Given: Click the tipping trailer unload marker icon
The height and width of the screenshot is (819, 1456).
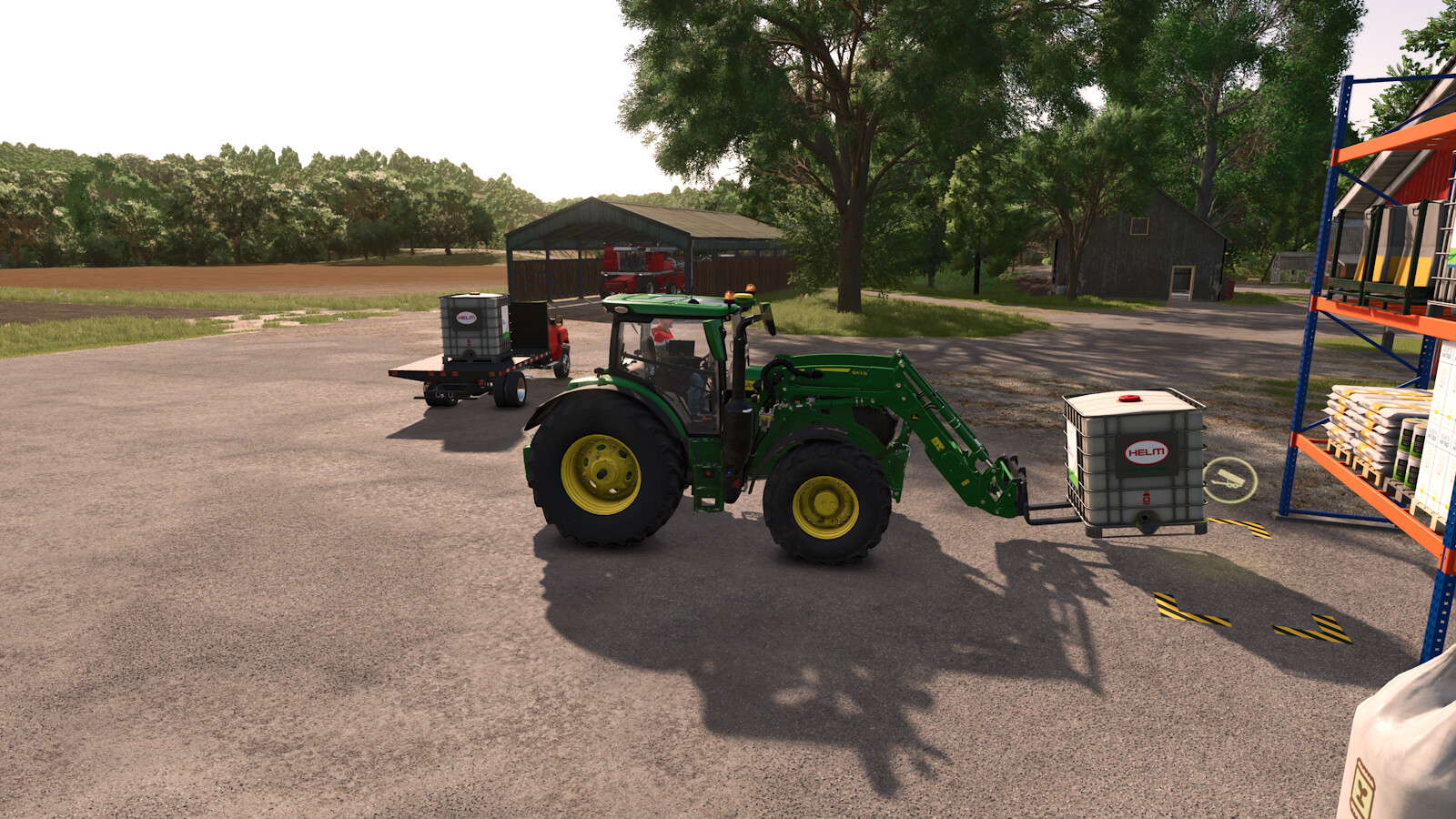Looking at the screenshot, I should click(x=1229, y=480).
